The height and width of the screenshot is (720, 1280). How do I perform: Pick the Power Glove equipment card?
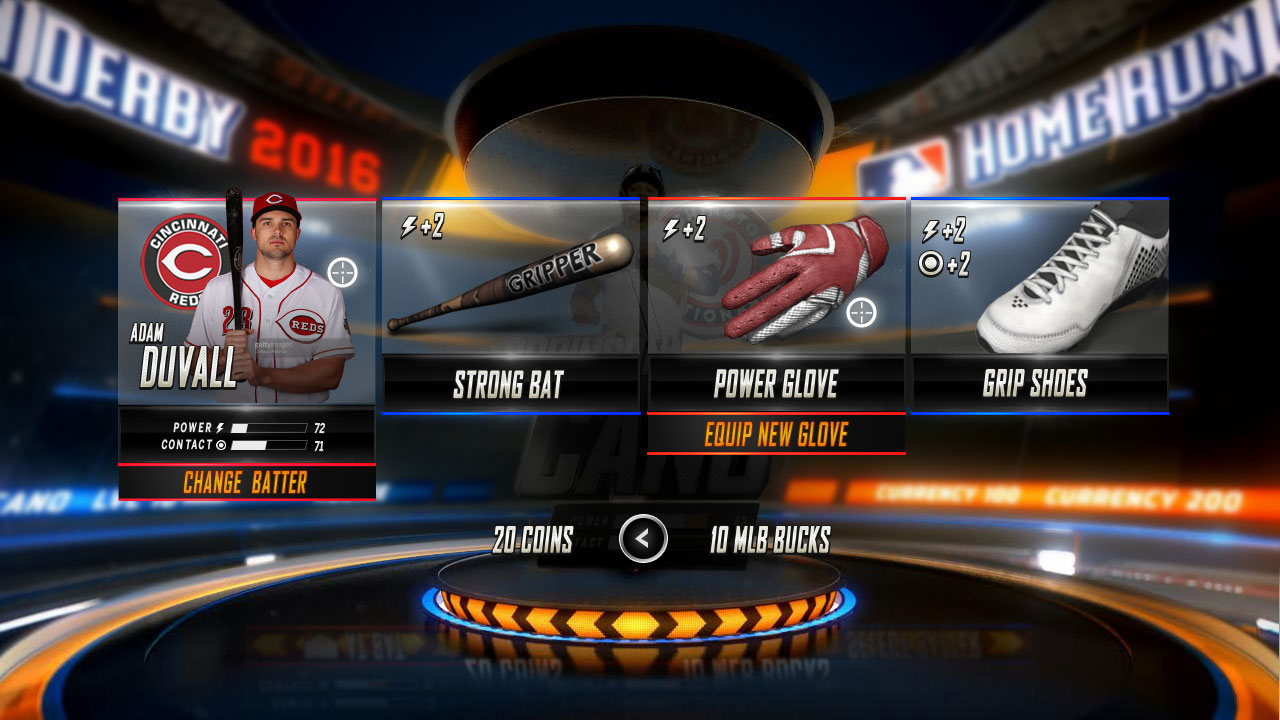click(776, 305)
